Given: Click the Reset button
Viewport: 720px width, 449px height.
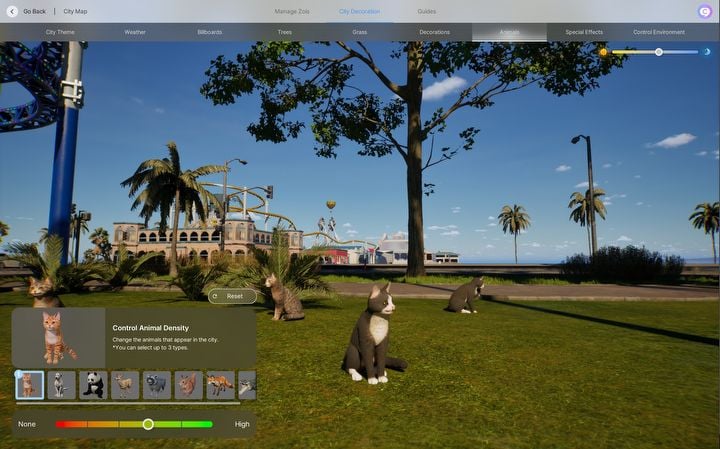Looking at the screenshot, I should coord(232,296).
